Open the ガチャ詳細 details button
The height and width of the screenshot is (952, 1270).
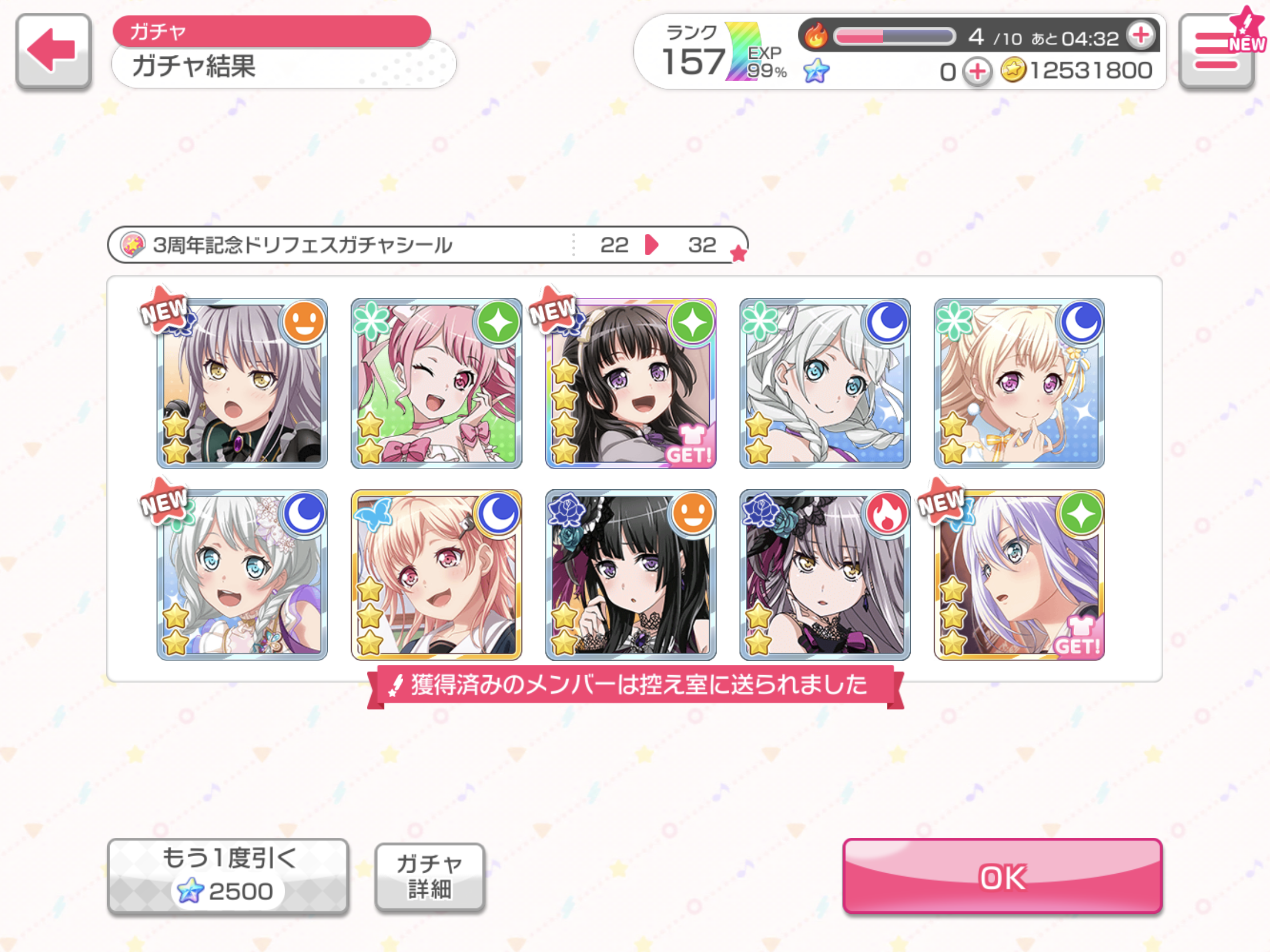tap(429, 877)
